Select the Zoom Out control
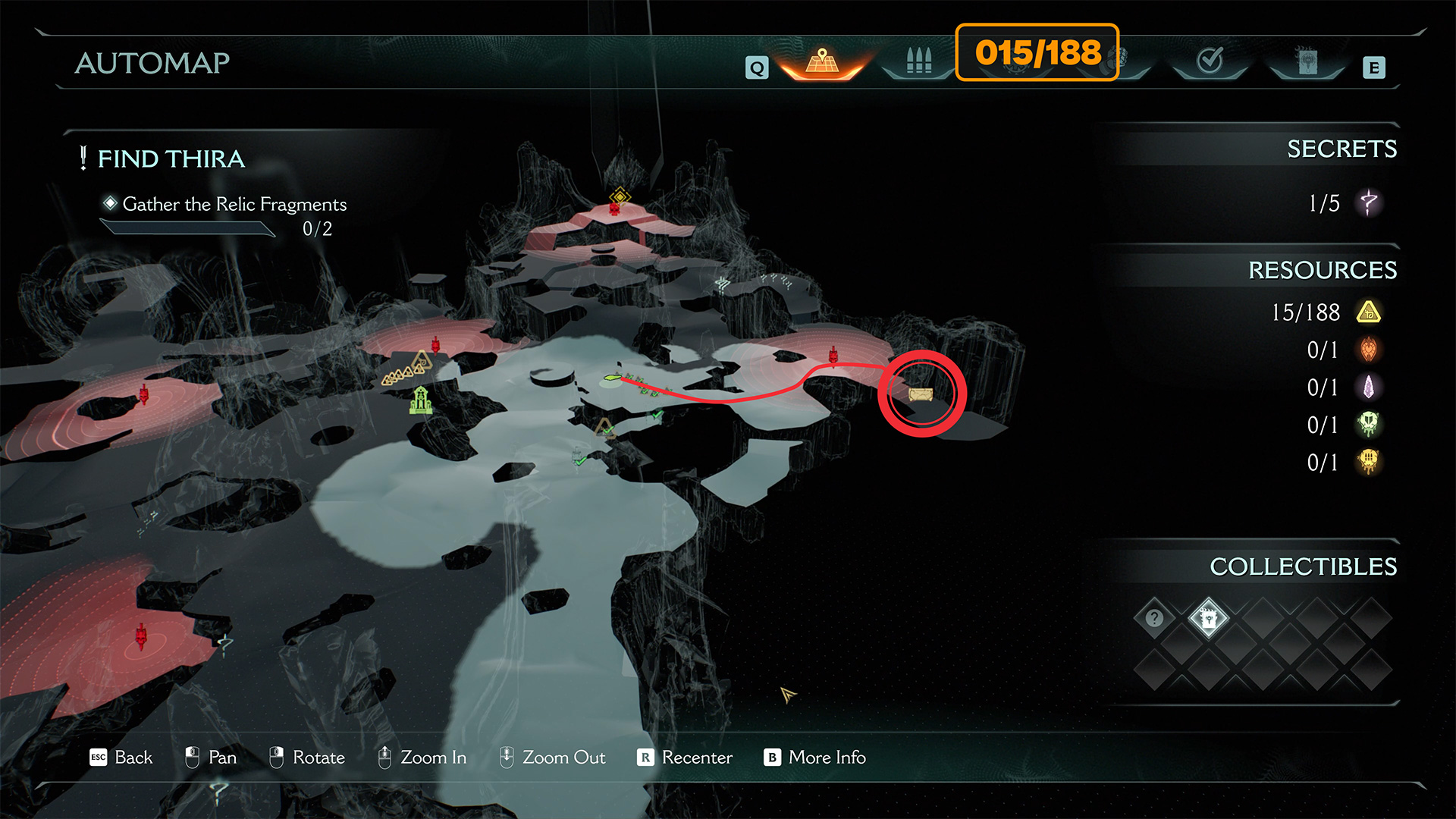This screenshot has height=819, width=1456. 552,758
